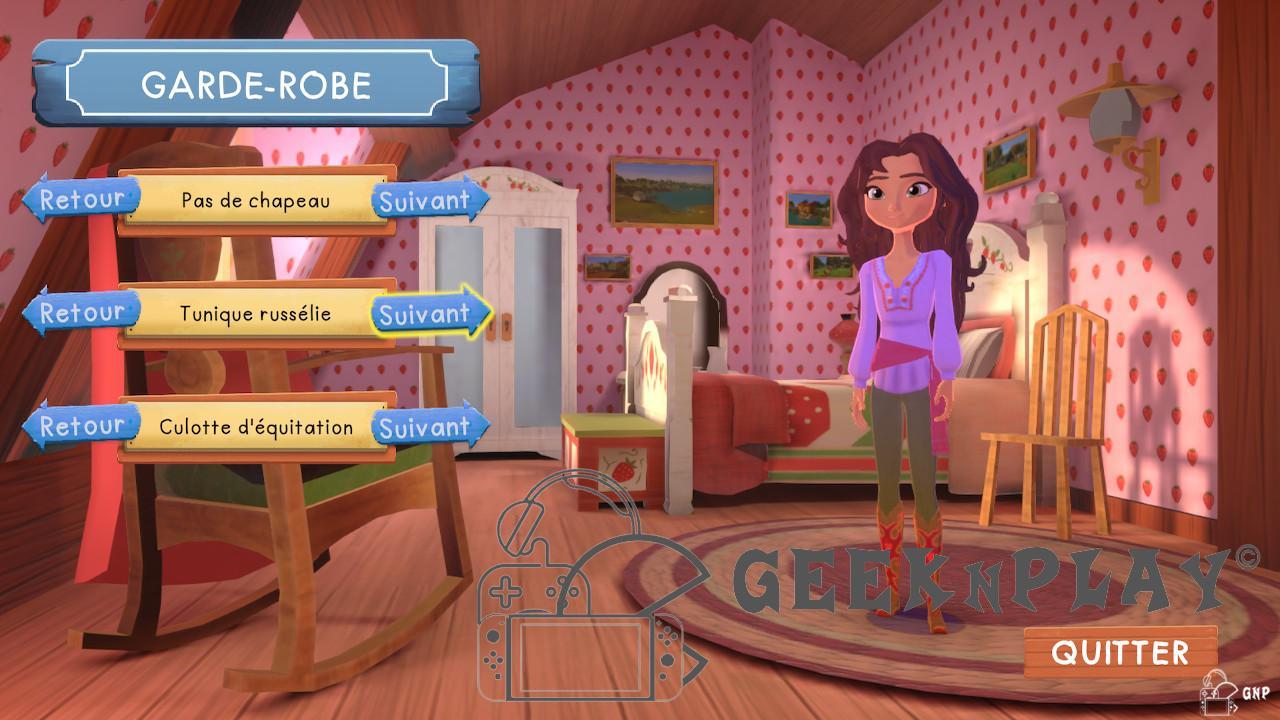
Task: Choose Suivant for the Pas de chapeau row
Action: (428, 200)
